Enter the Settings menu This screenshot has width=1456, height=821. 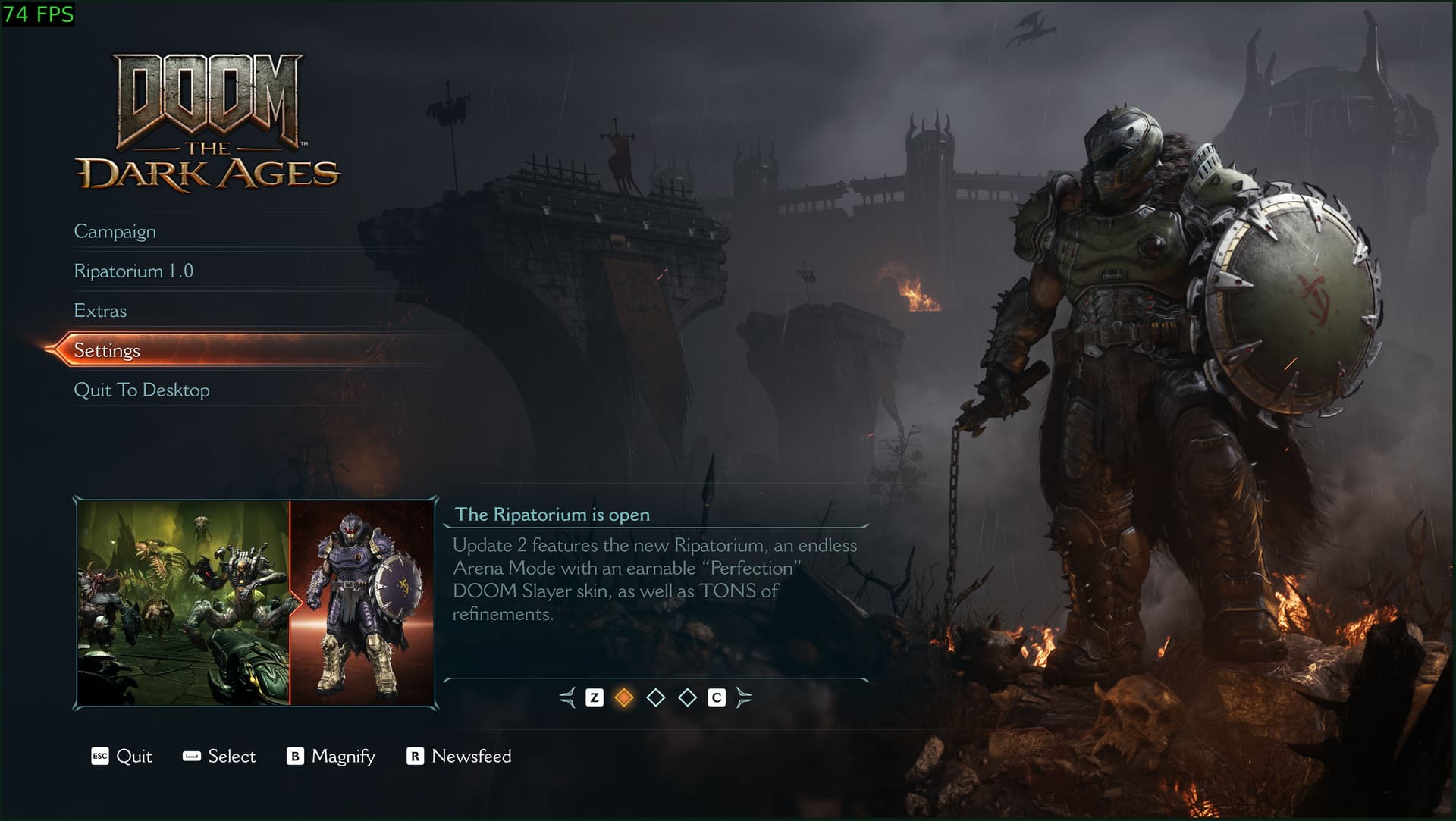[x=107, y=350]
